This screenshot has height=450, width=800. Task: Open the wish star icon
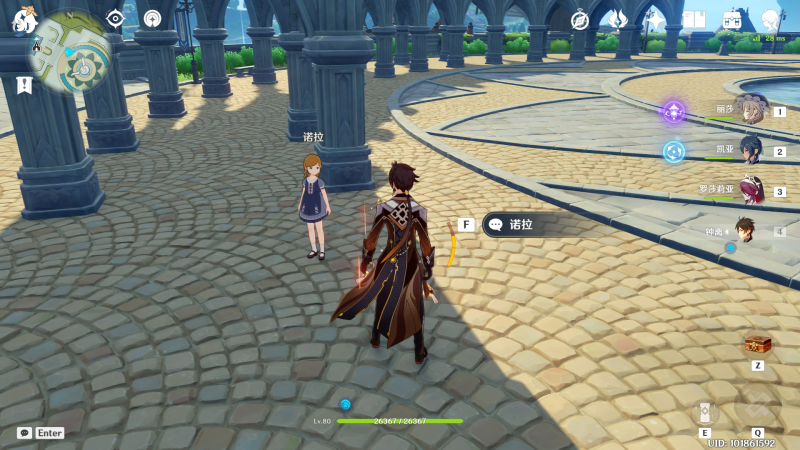tap(655, 19)
